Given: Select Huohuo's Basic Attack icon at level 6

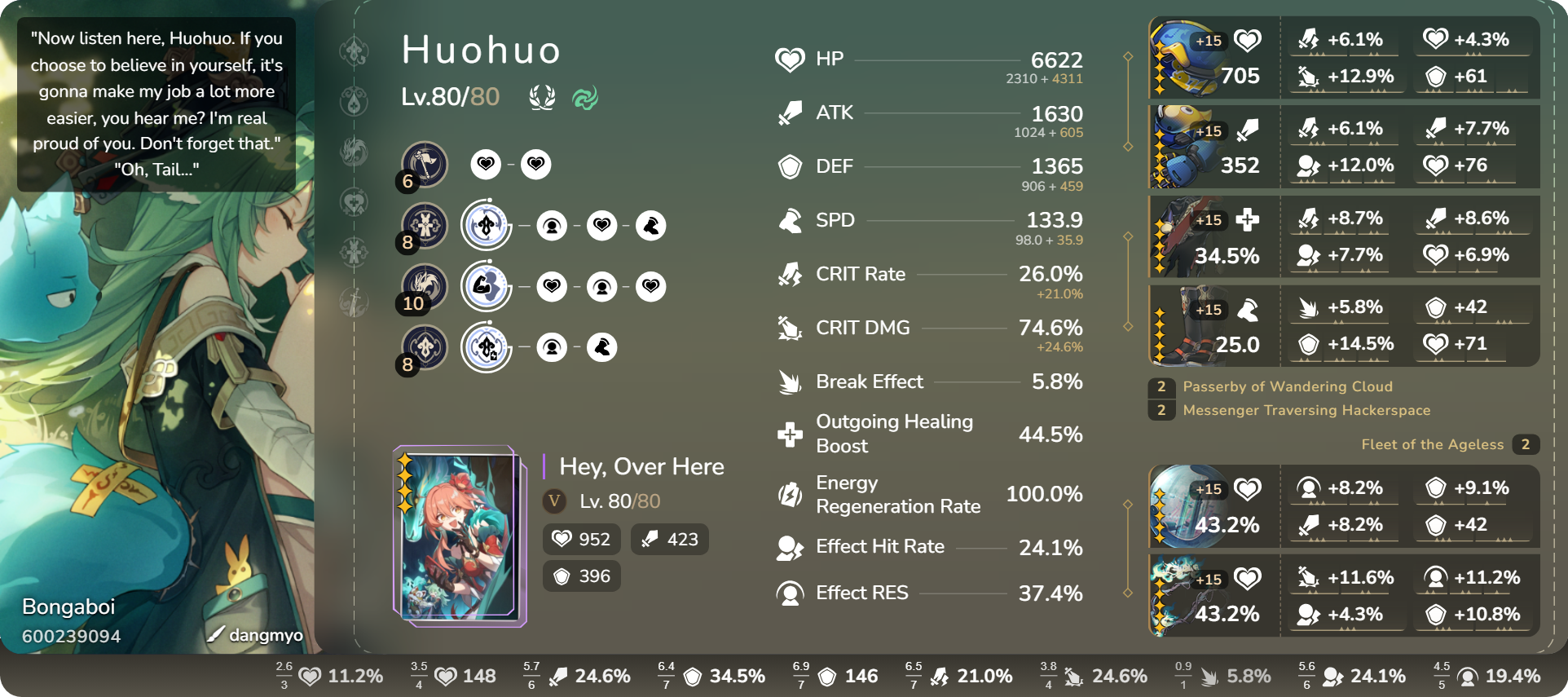Looking at the screenshot, I should (x=423, y=164).
